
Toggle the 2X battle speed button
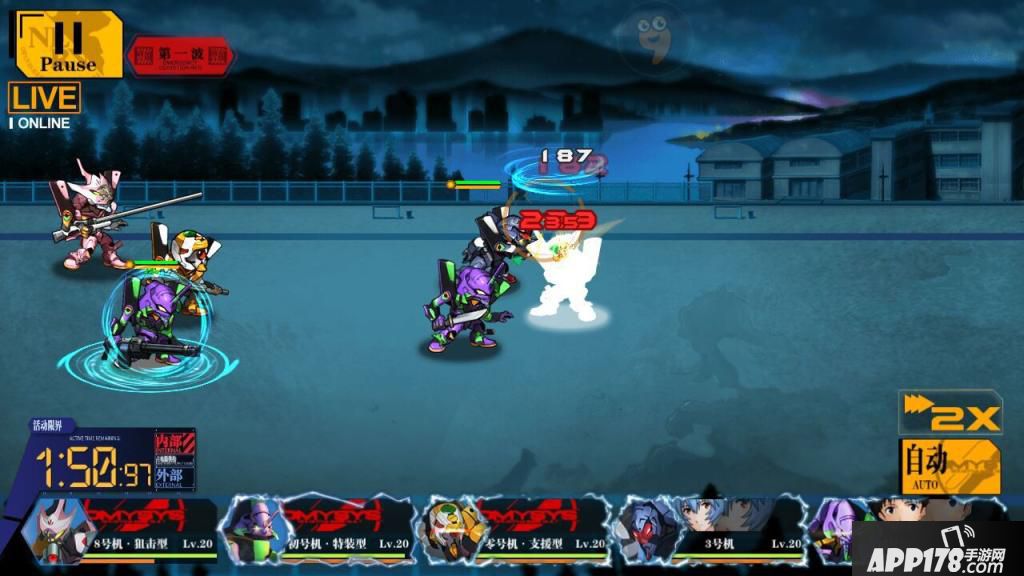click(950, 415)
